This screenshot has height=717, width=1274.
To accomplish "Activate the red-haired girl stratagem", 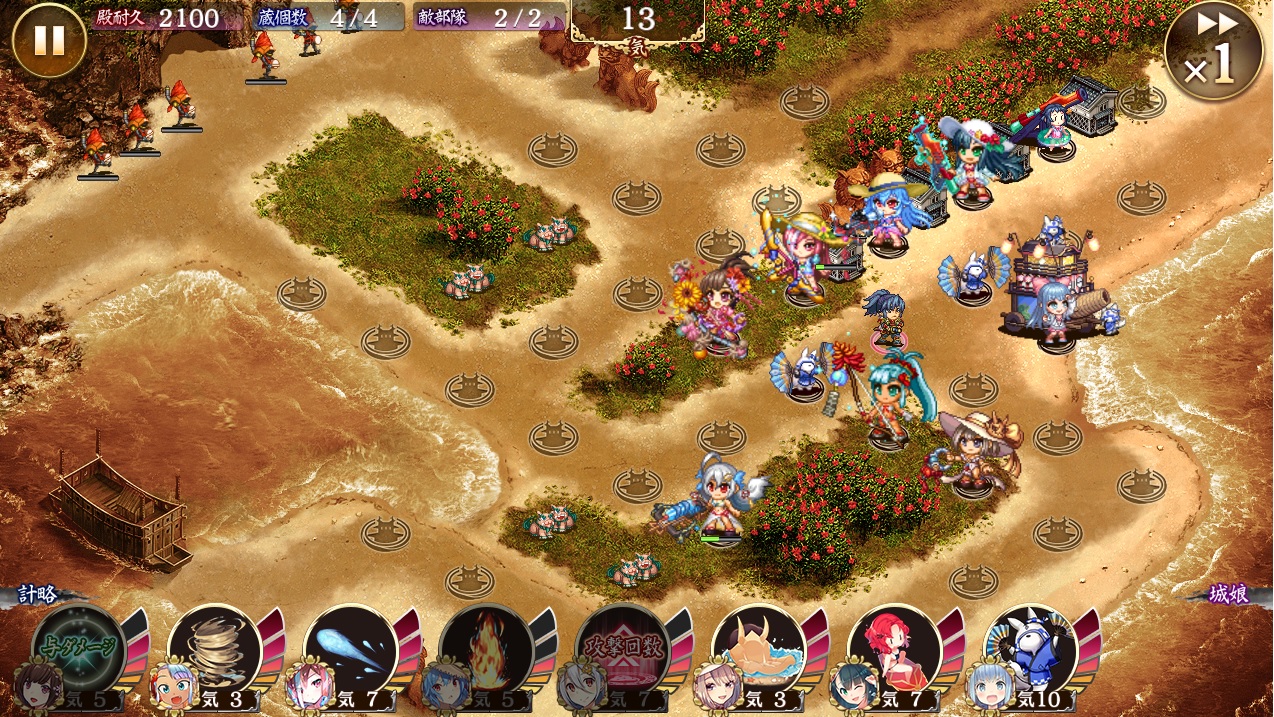I will point(894,651).
